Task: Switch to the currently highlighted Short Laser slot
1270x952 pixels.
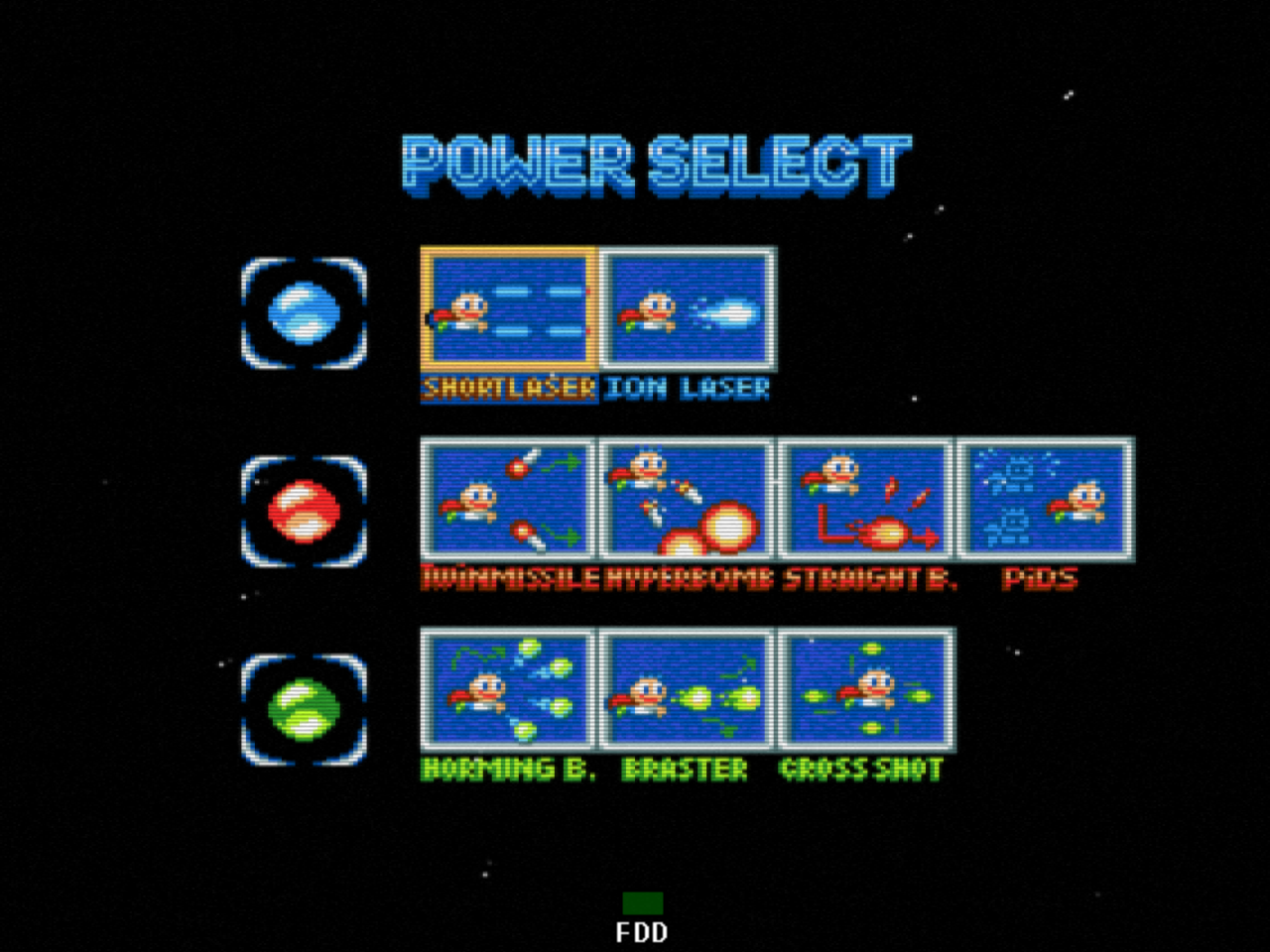Action: pyautogui.click(x=508, y=309)
